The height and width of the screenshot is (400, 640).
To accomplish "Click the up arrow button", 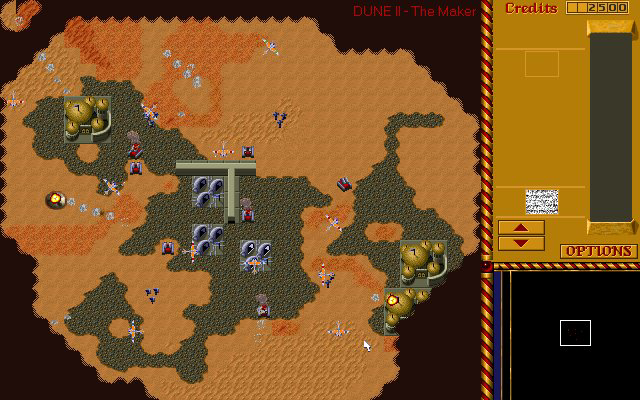I will 521,228.
